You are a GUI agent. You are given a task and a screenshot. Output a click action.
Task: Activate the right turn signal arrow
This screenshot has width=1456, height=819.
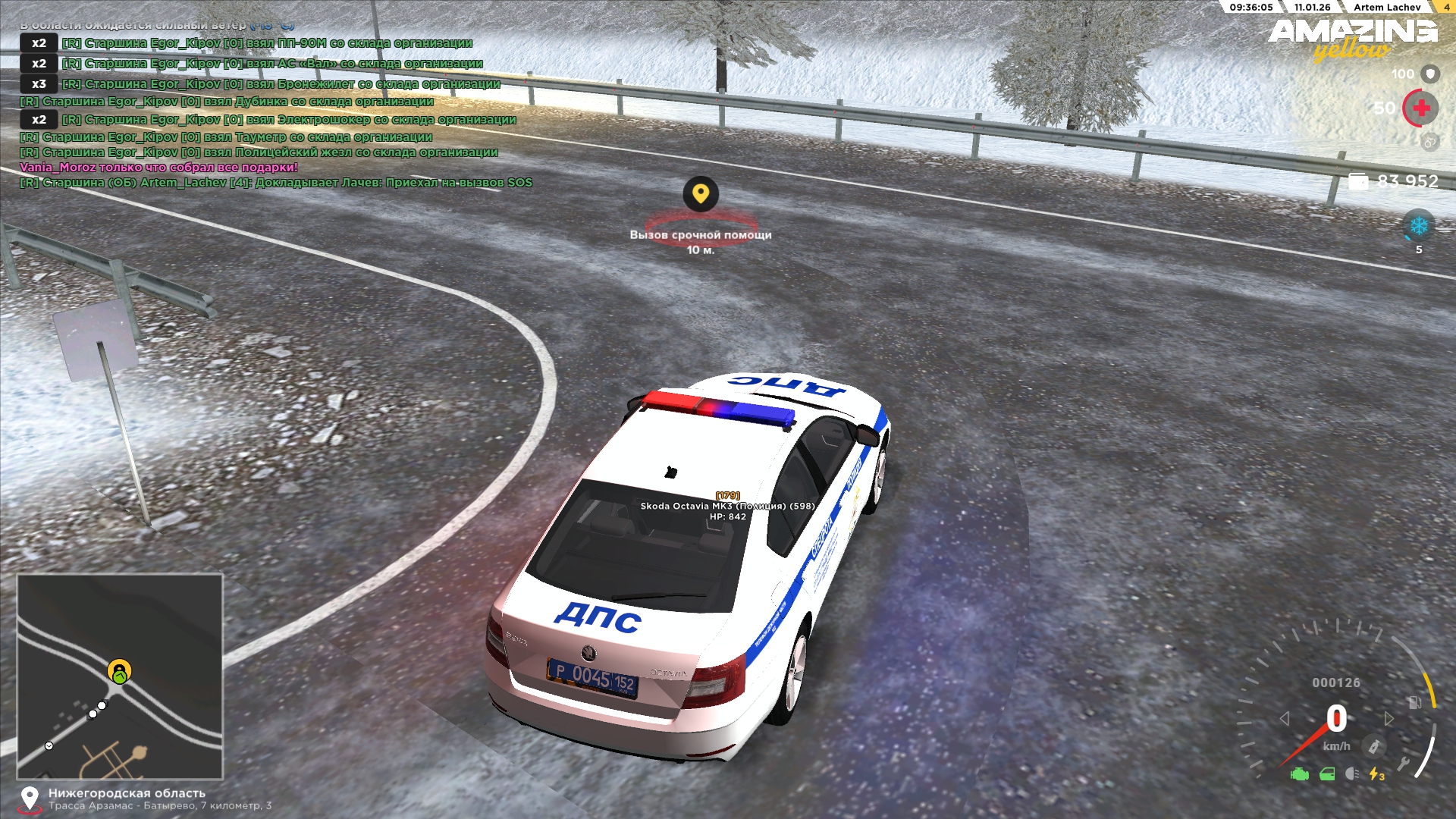click(1389, 718)
